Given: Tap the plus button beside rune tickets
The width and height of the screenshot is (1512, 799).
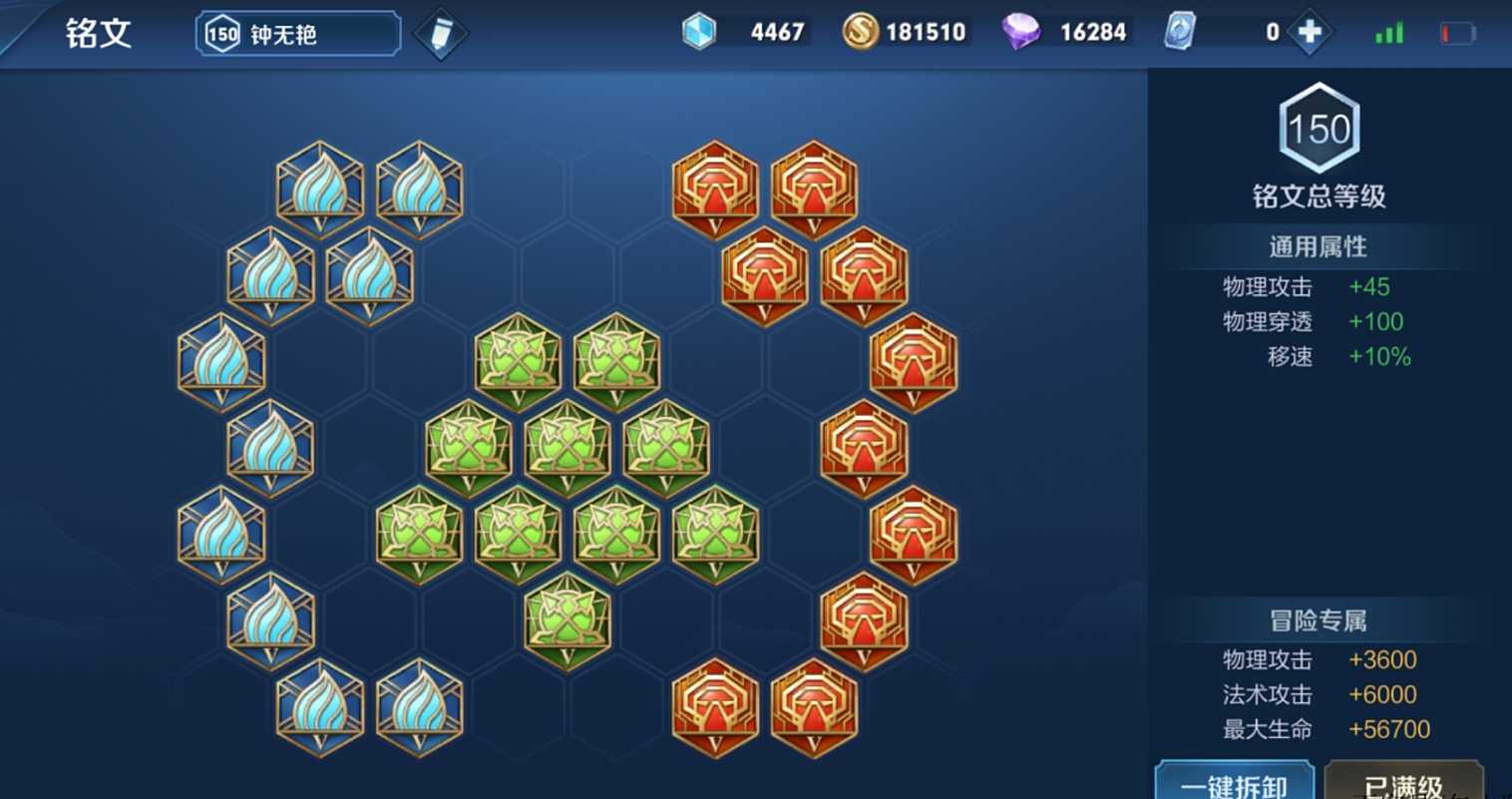Looking at the screenshot, I should tap(1310, 33).
